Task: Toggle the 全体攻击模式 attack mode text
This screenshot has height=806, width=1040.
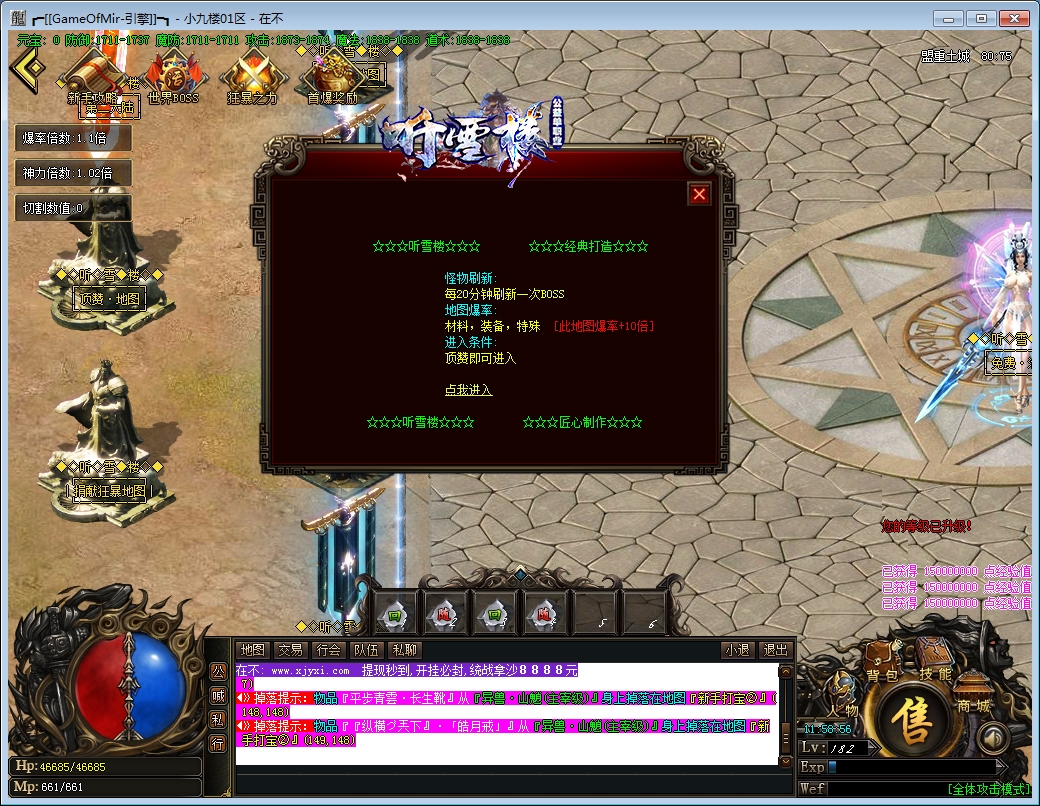Action: click(988, 789)
